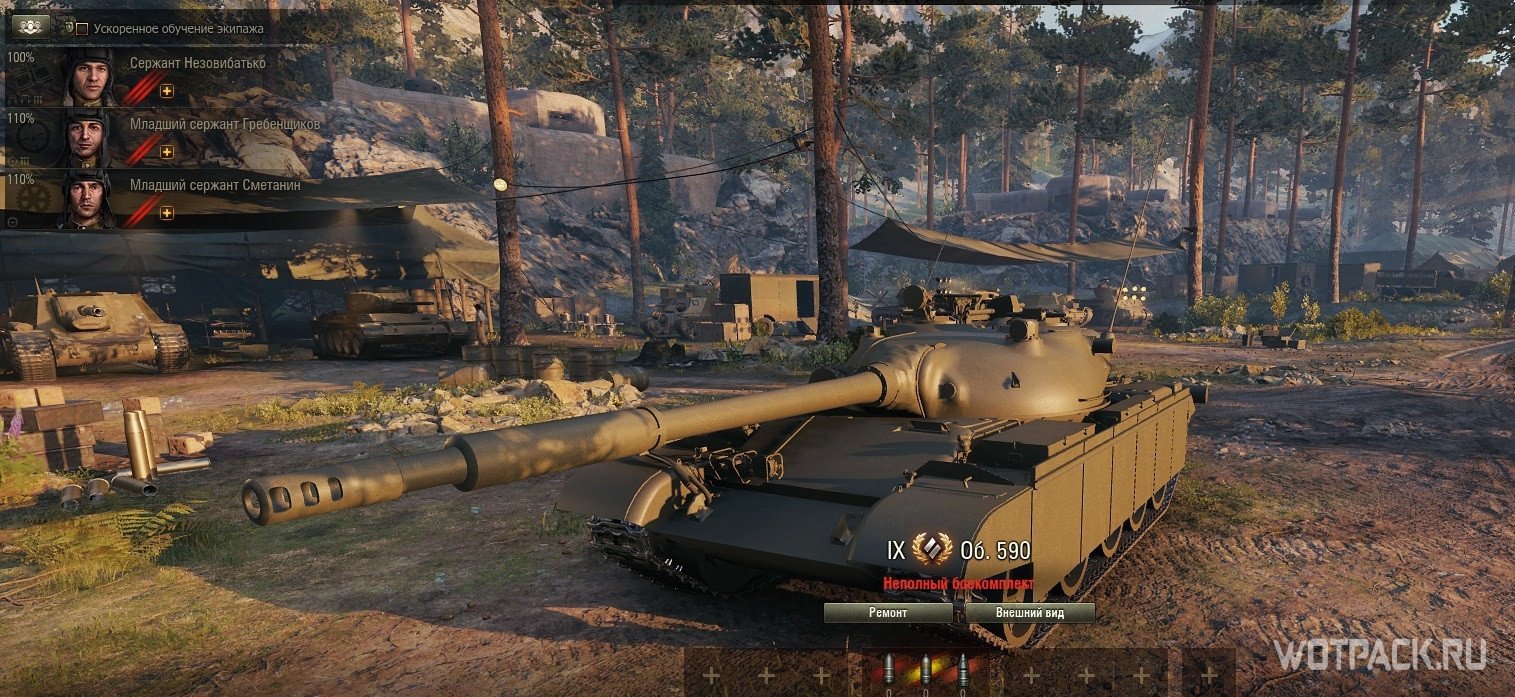Select crew member Младший сержант Сметанин
This screenshot has width=1515, height=697.
tap(215, 184)
